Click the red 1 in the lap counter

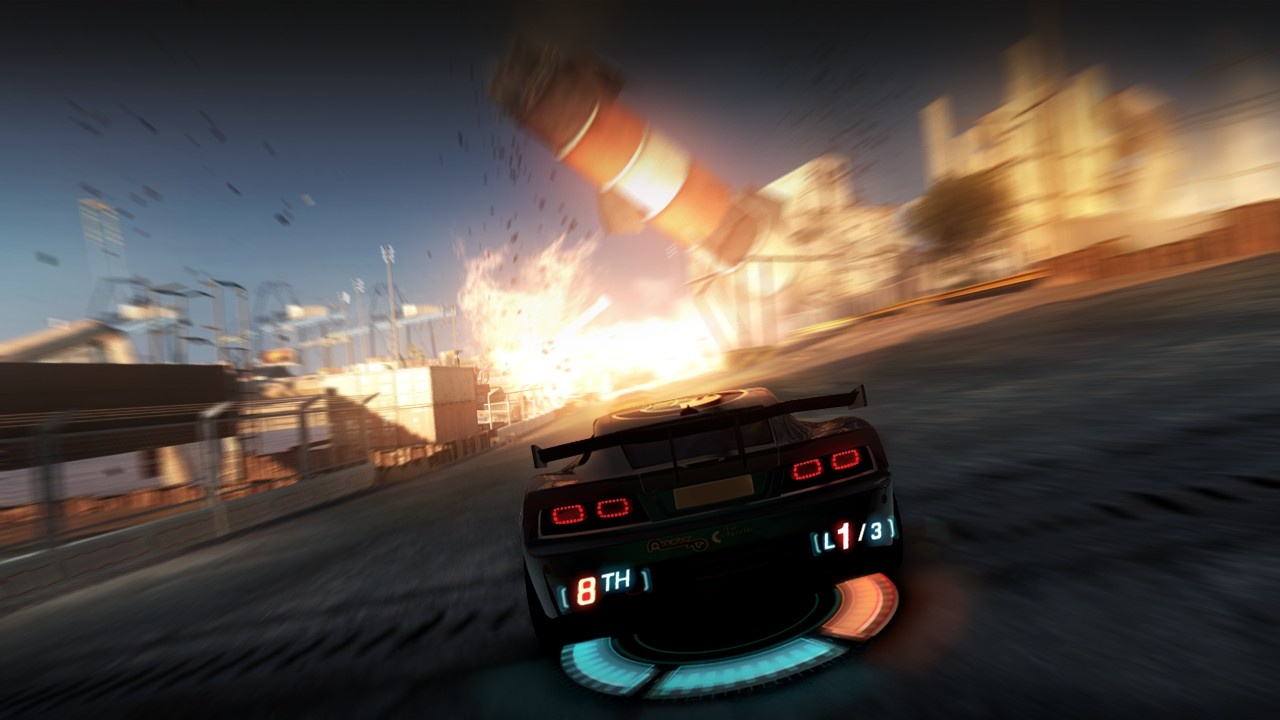[x=845, y=537]
